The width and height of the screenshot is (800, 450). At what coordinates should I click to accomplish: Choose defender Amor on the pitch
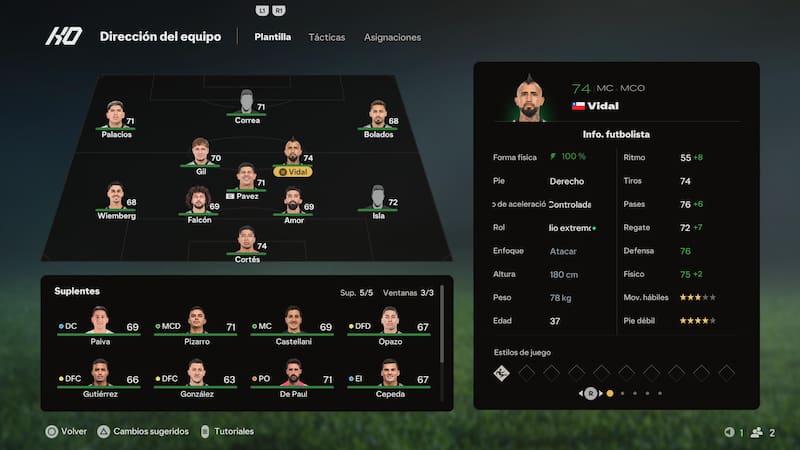[293, 204]
